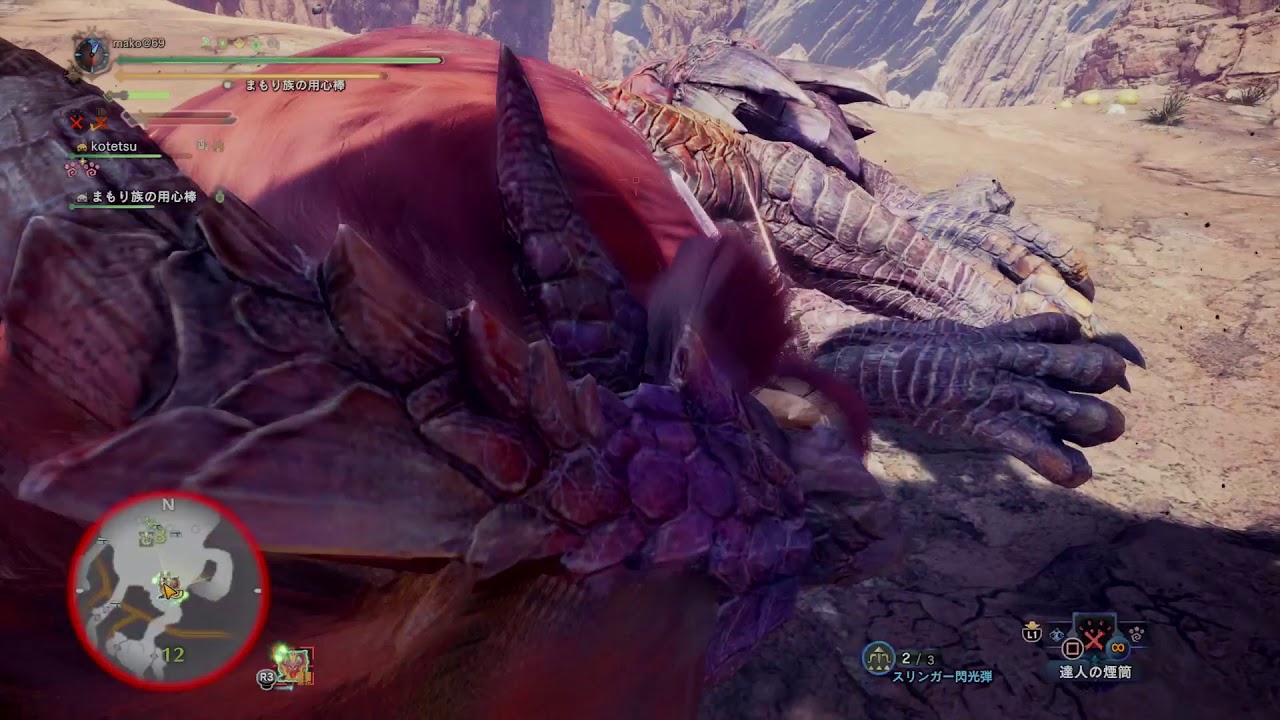
Task: Click the square button prompt on the item bar
Action: 1072,648
